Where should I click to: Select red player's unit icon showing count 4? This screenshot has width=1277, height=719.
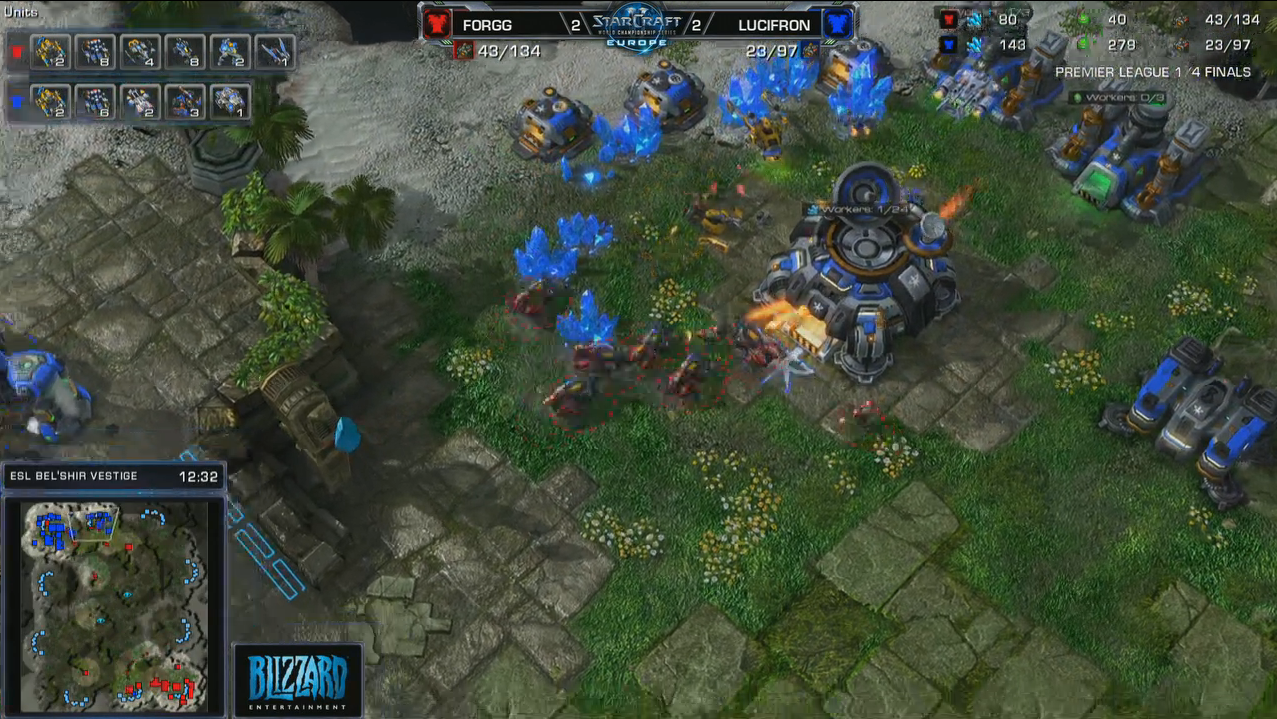[x=140, y=52]
